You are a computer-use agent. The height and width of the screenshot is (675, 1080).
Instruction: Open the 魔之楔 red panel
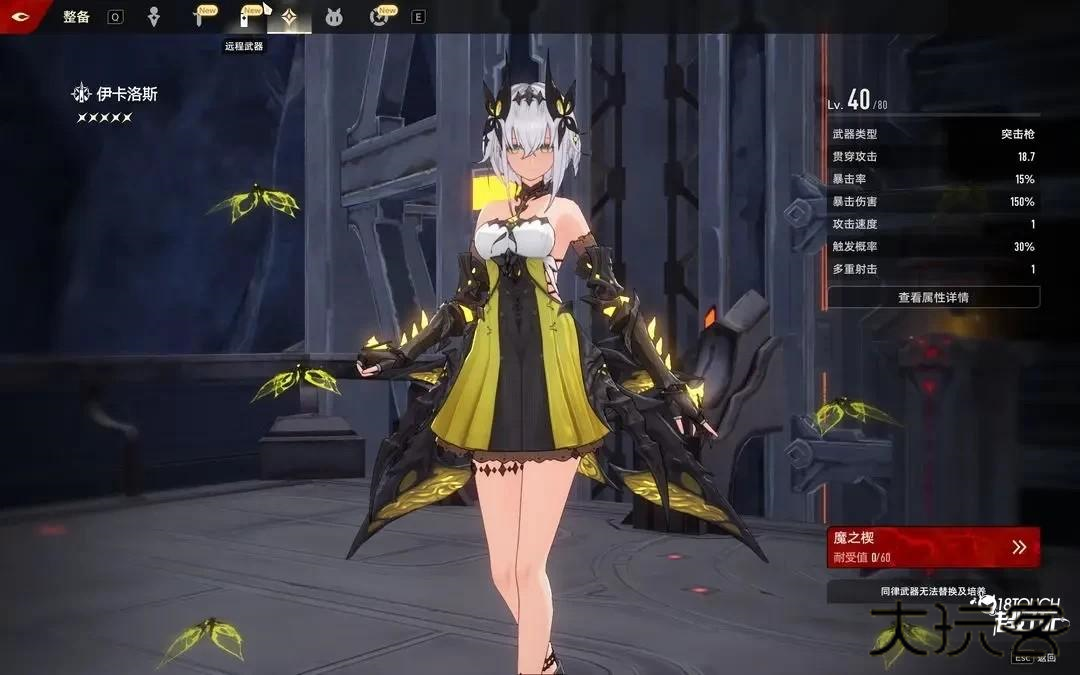pyautogui.click(x=933, y=546)
